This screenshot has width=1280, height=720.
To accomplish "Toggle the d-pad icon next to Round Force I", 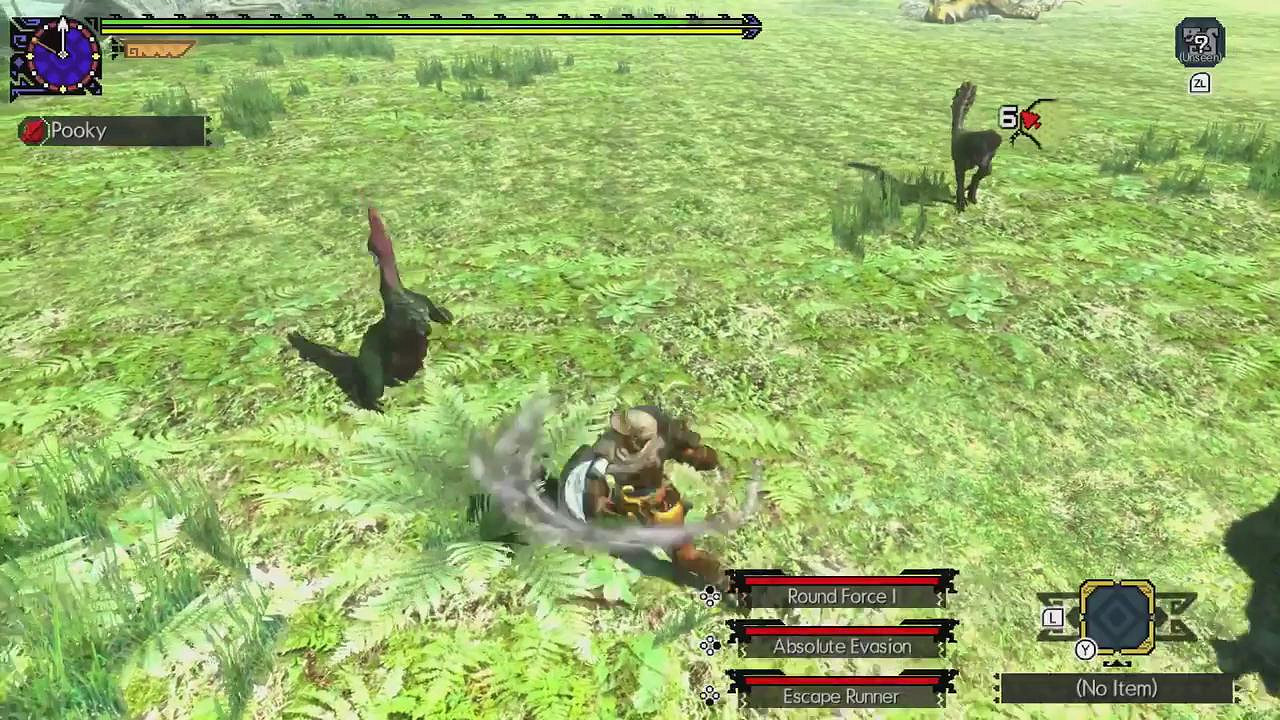I will 710,594.
